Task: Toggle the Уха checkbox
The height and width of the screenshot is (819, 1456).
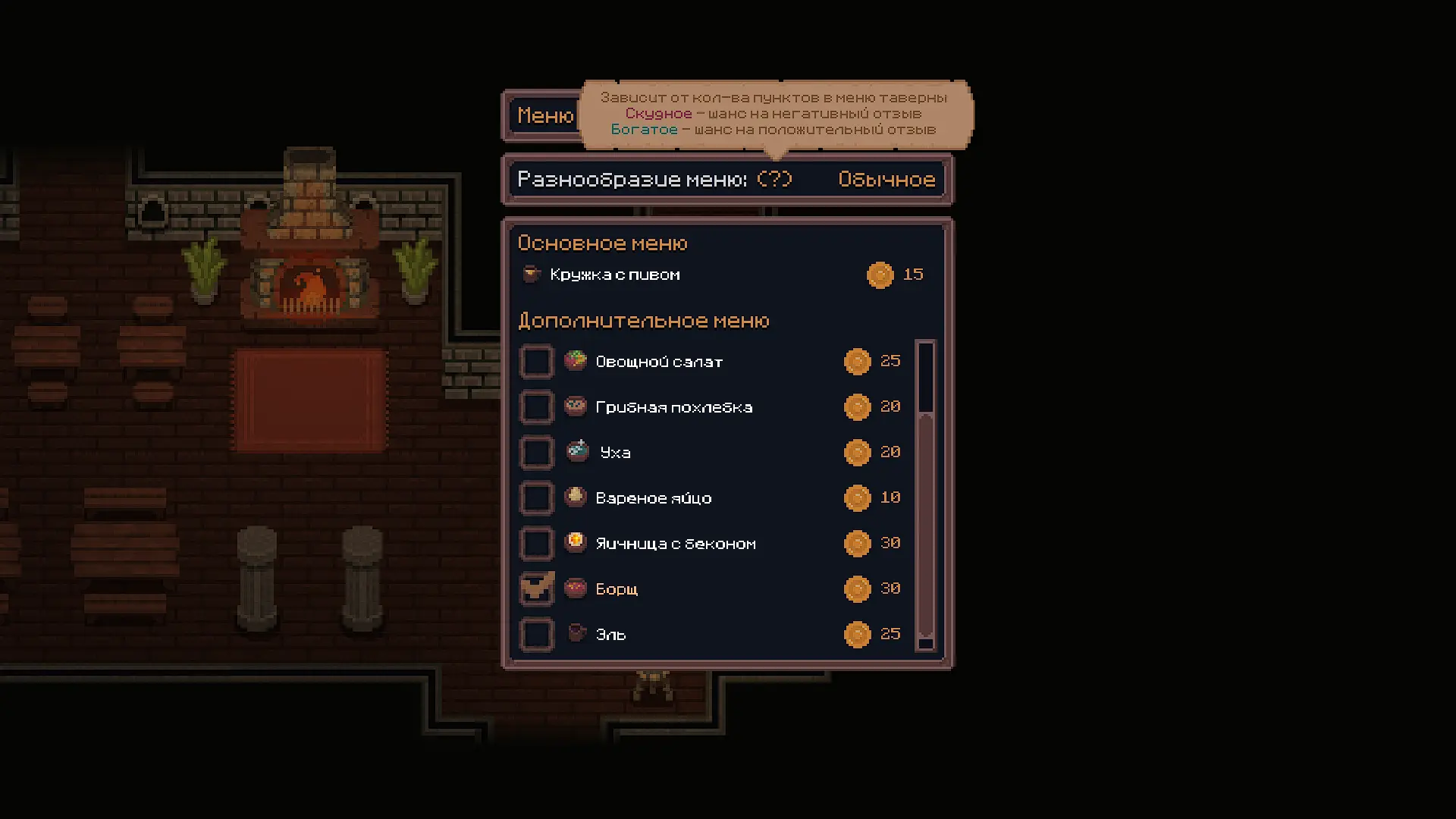Action: click(x=536, y=453)
